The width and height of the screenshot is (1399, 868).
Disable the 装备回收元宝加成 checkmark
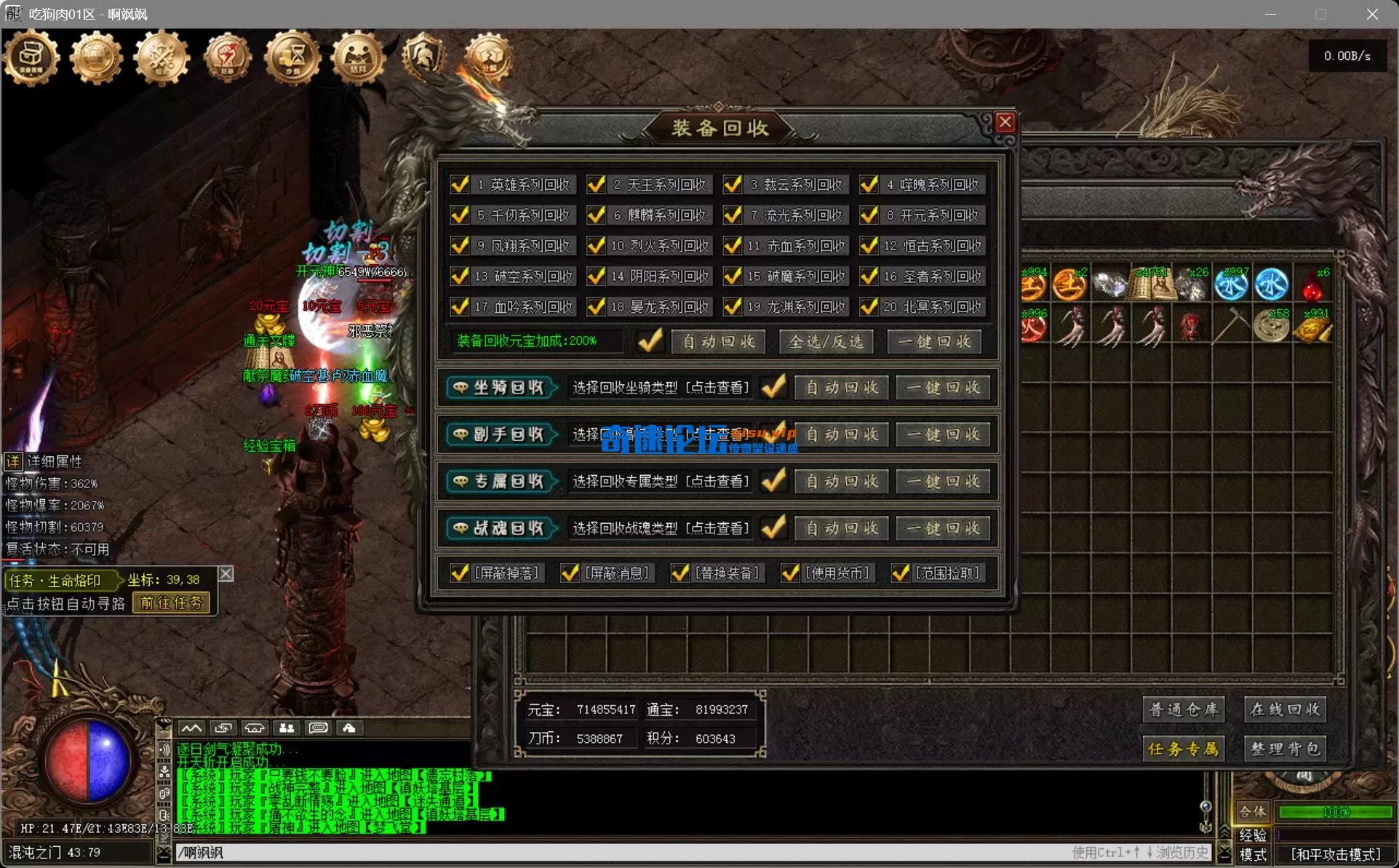tap(650, 341)
